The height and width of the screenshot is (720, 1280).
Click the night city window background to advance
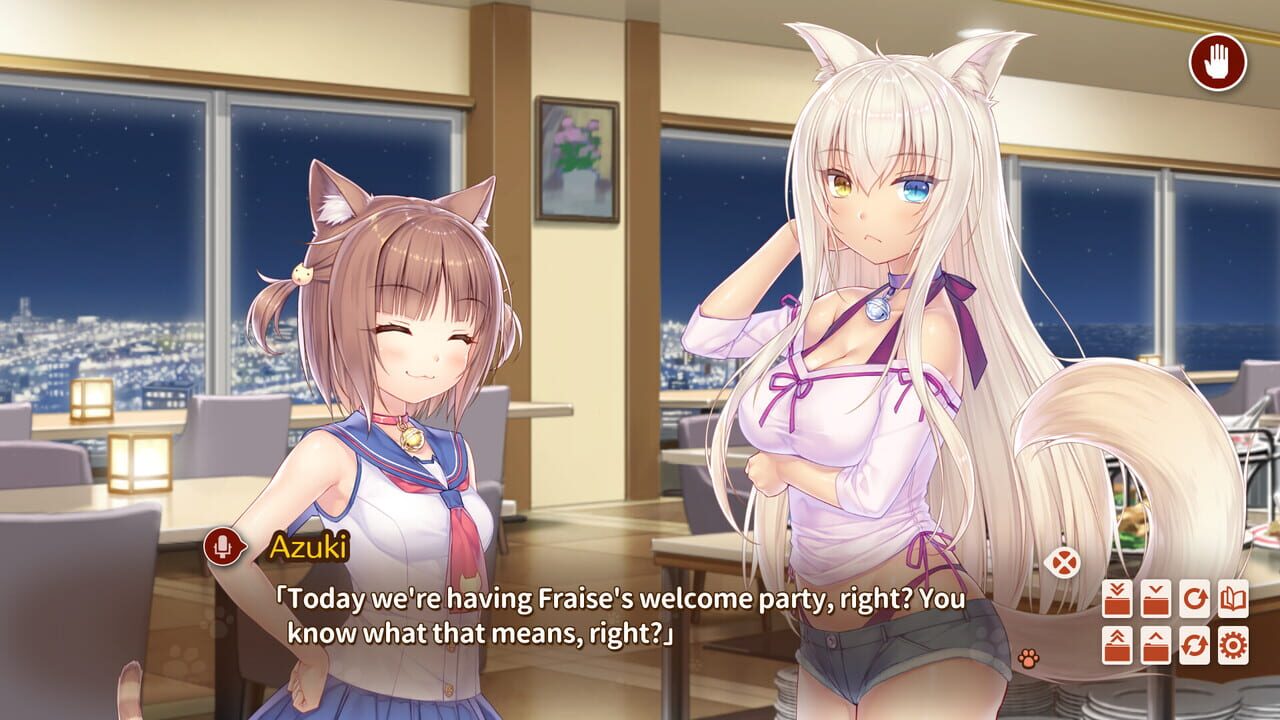(x=120, y=250)
